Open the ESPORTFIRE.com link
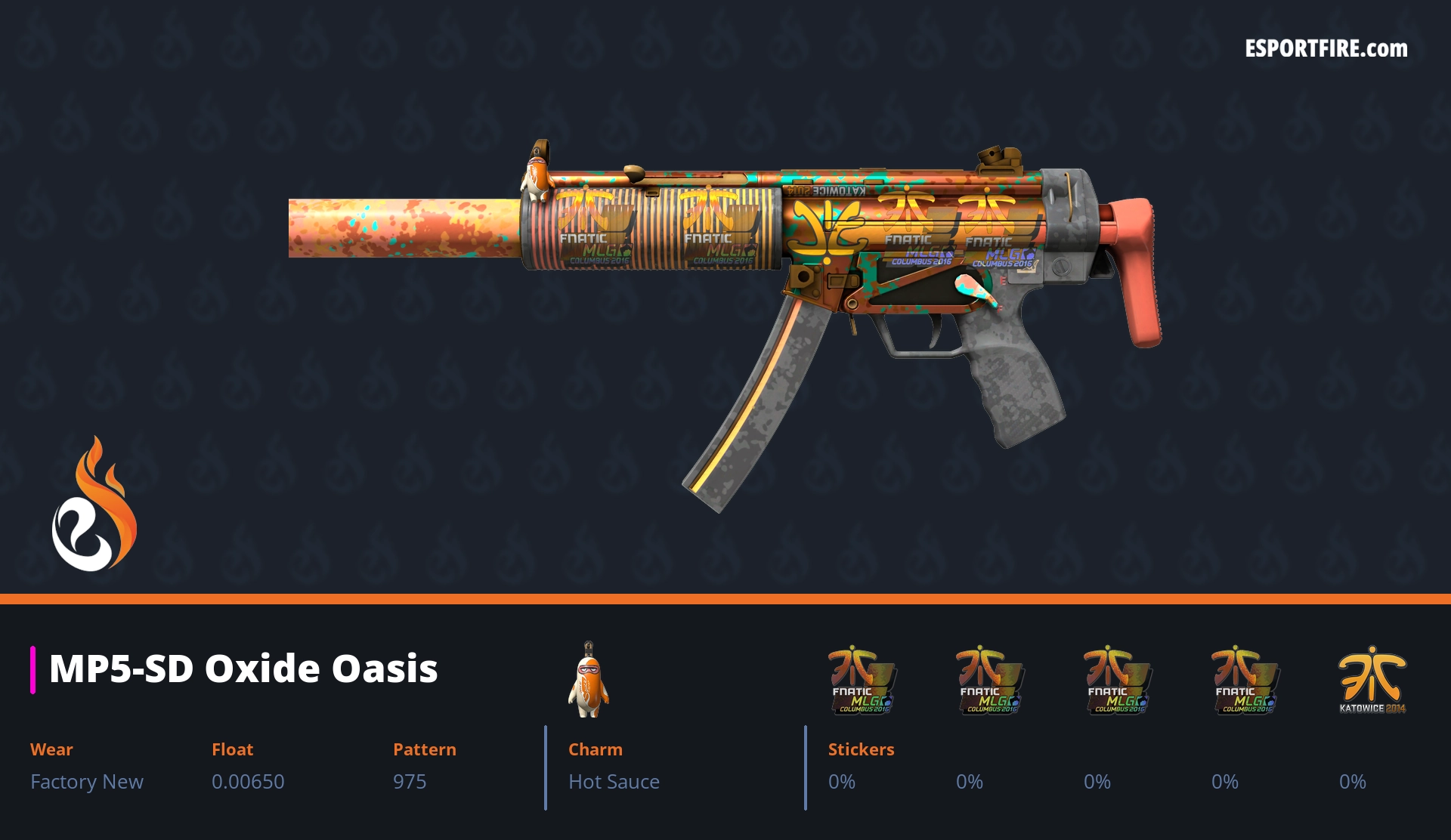 (x=1326, y=49)
